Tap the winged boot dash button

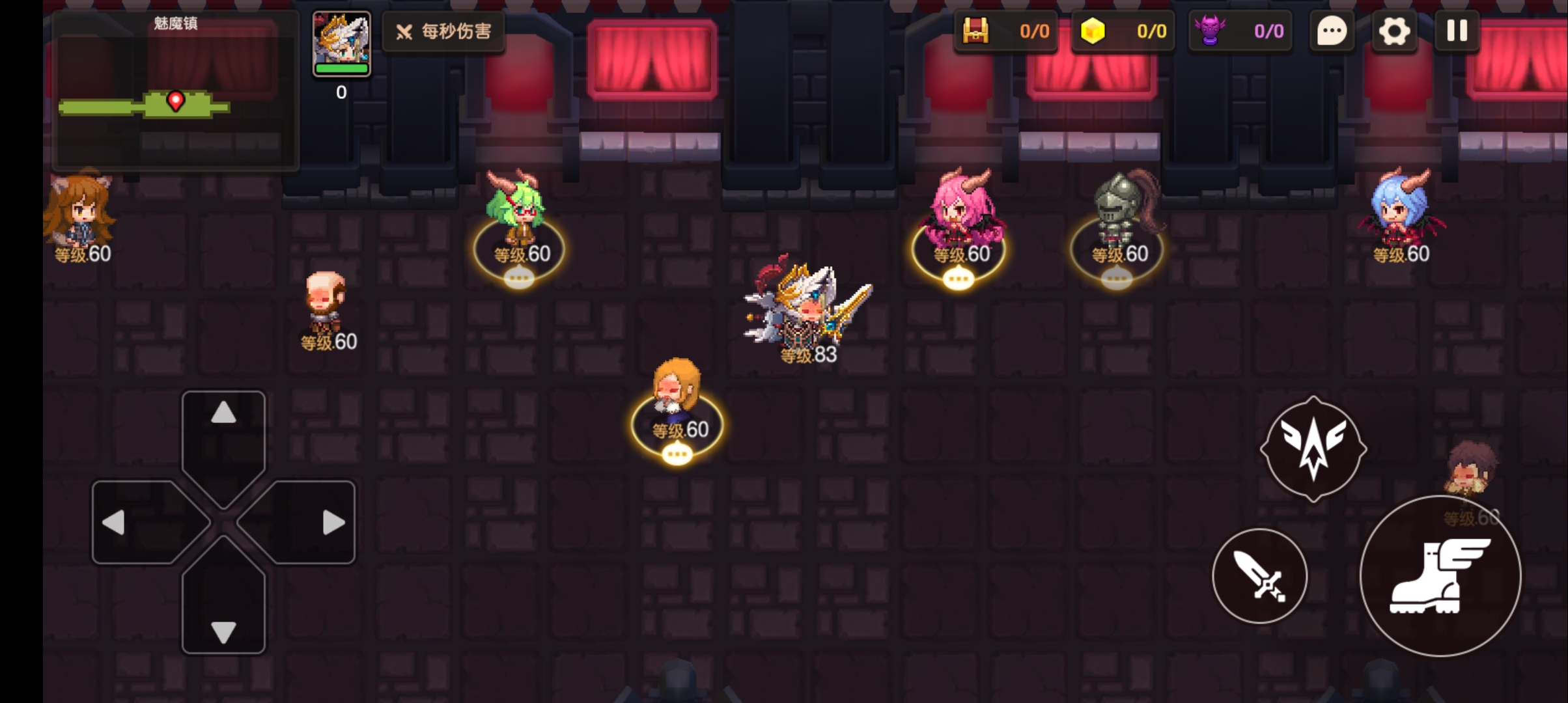(1440, 576)
